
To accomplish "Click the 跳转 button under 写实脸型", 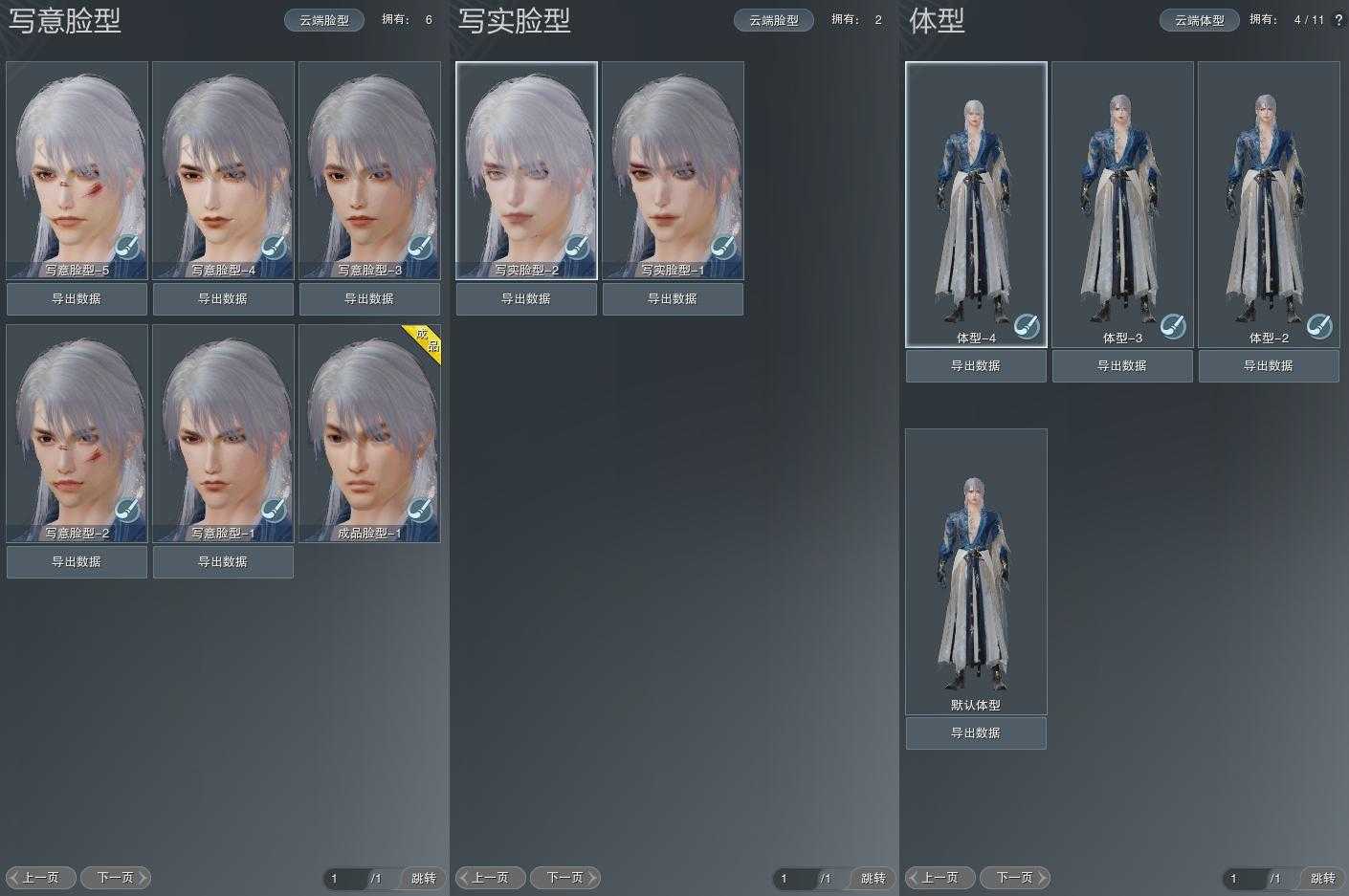I will click(873, 878).
